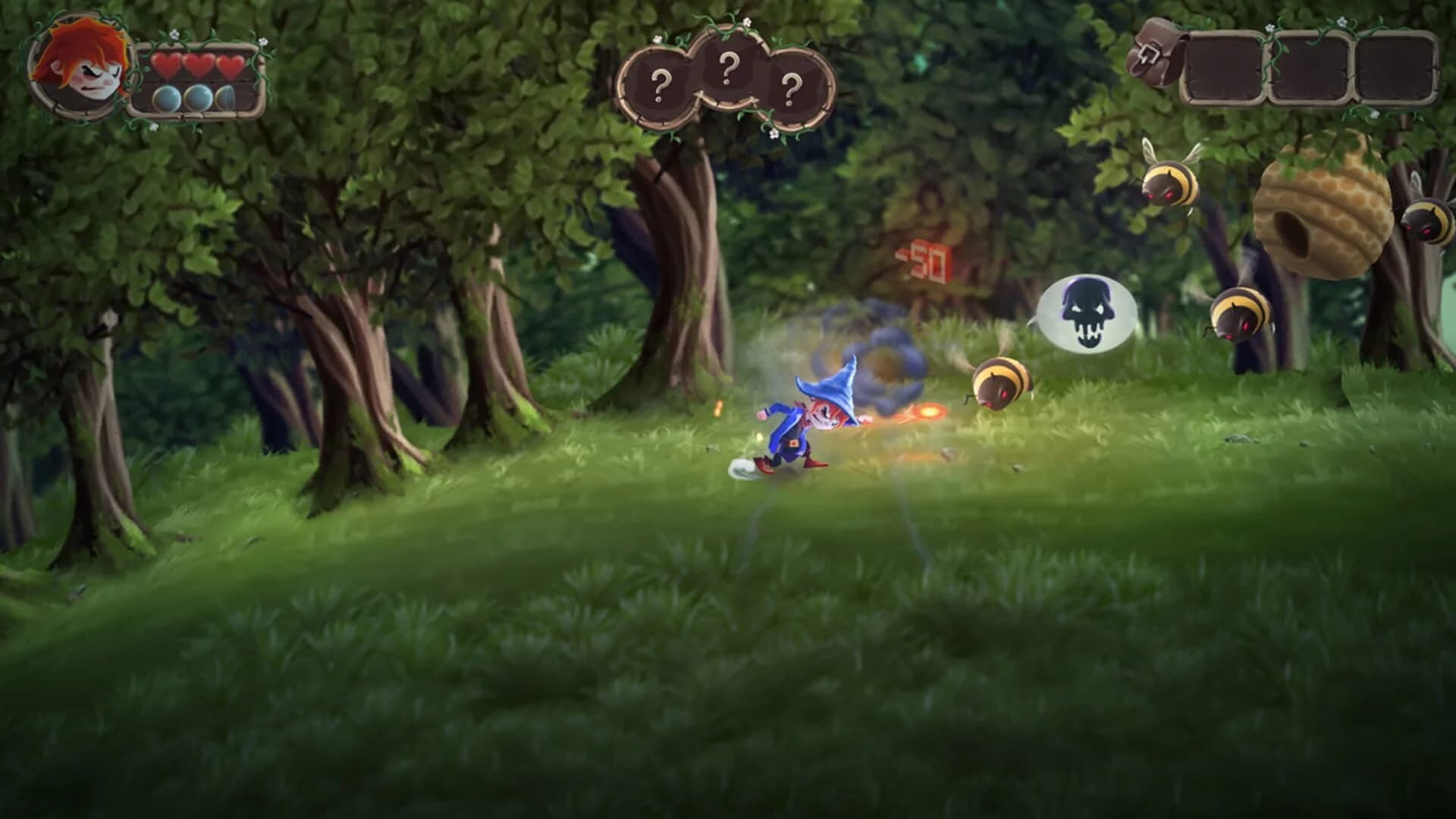Select the first question mark ability slot
This screenshot has width=1456, height=819.
coord(661,83)
